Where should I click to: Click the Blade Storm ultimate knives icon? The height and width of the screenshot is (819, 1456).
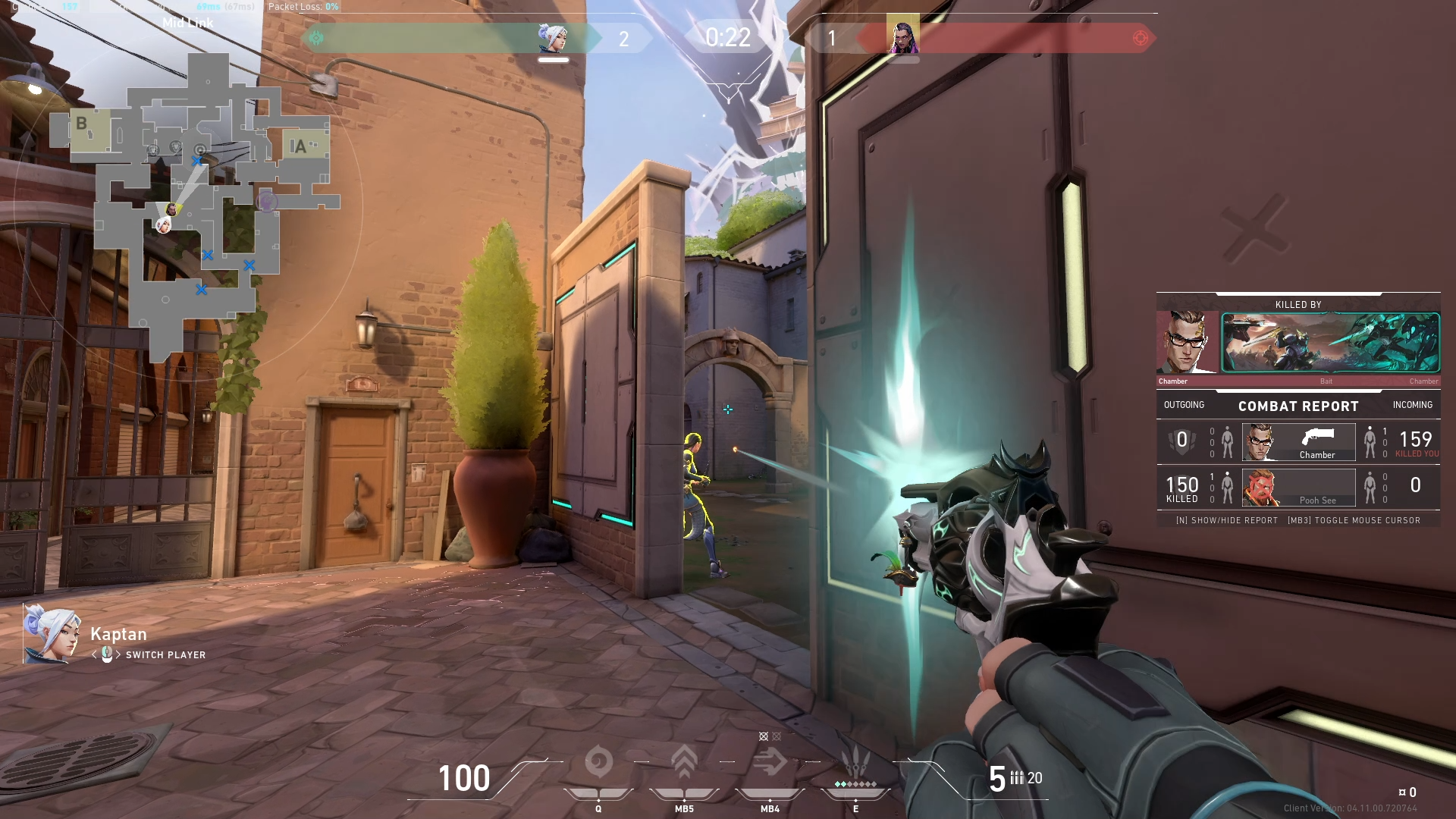click(x=855, y=762)
